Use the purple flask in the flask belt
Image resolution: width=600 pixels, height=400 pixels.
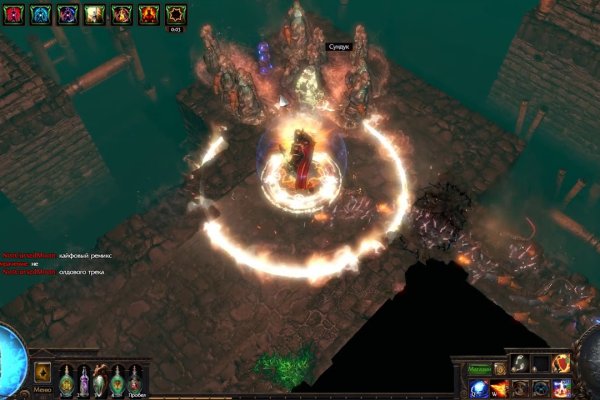(84, 380)
